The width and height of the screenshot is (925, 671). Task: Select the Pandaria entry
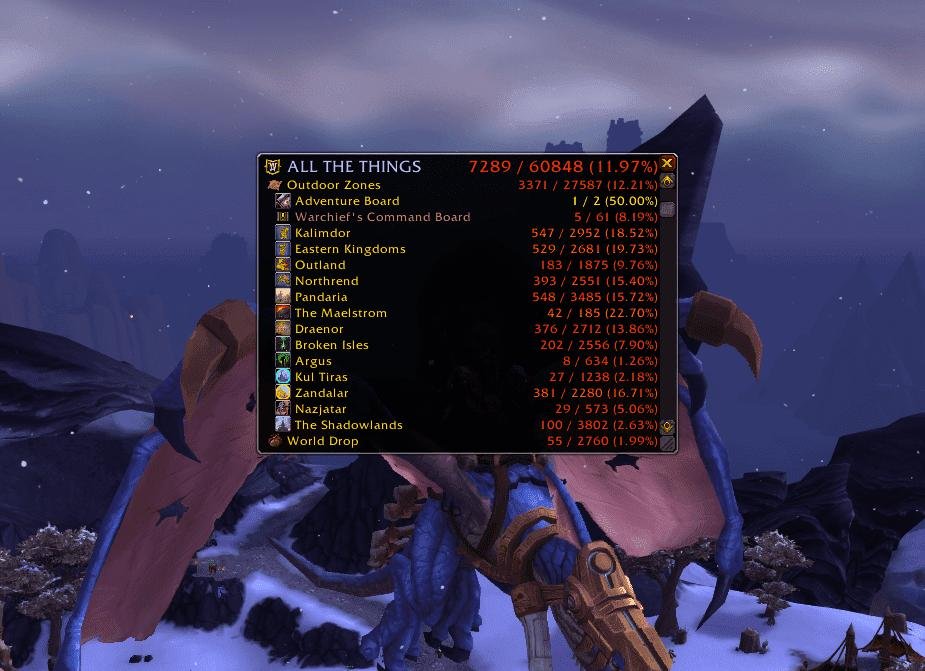click(321, 297)
